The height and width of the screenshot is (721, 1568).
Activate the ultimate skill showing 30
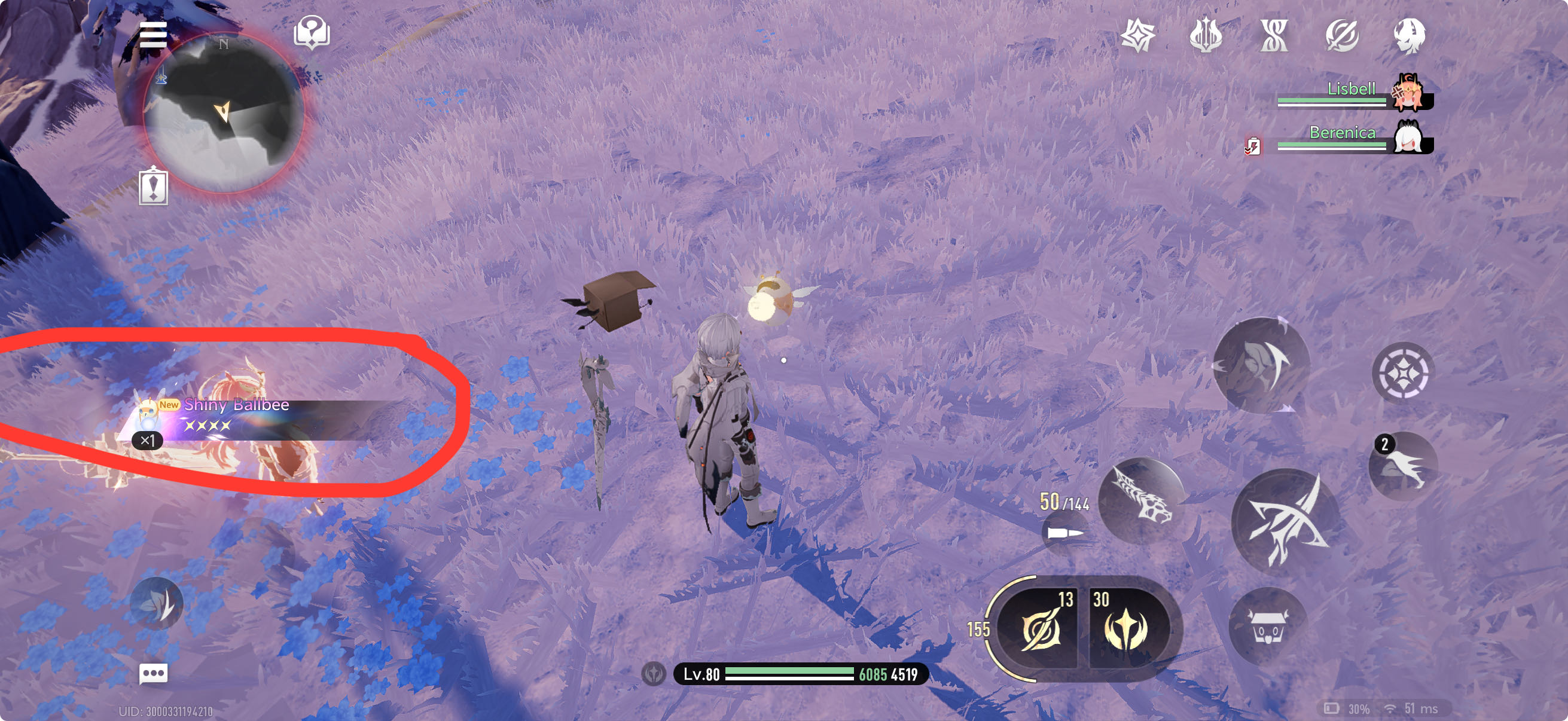pos(1126,628)
